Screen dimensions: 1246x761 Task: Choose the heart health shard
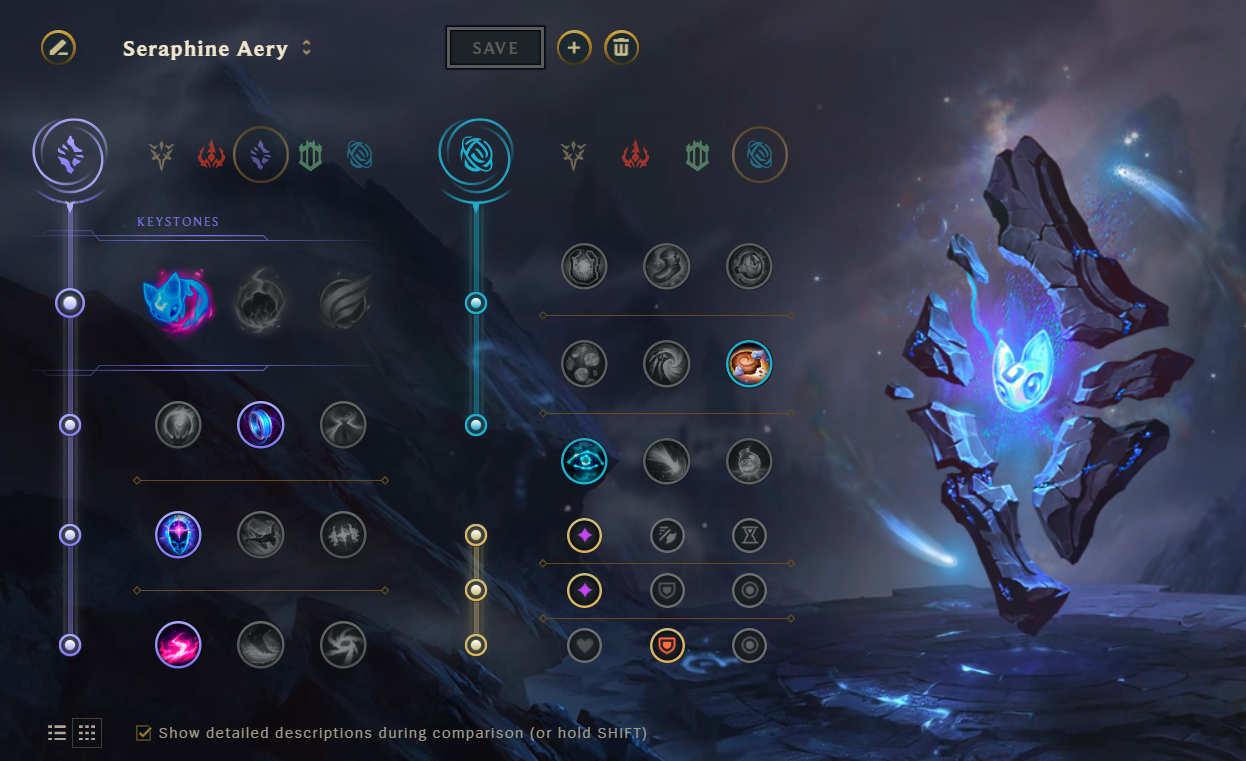584,646
